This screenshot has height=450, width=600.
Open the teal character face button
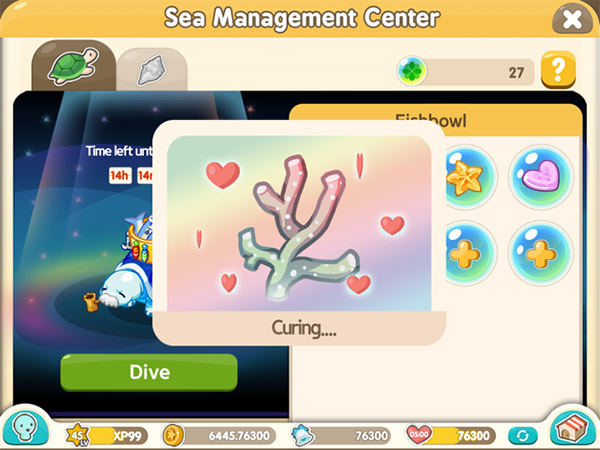coord(29,427)
